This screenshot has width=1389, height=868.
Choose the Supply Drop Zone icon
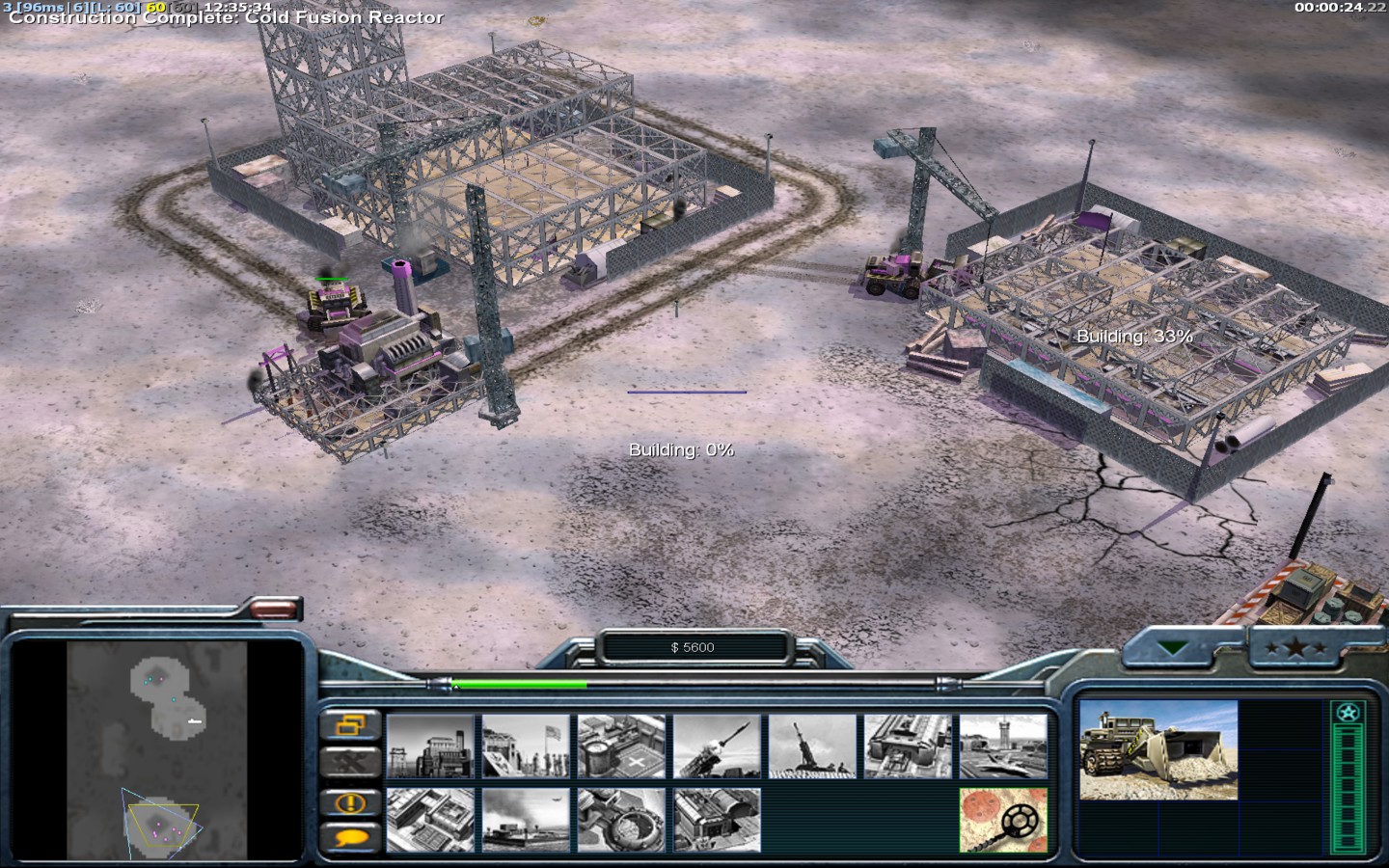[526, 820]
